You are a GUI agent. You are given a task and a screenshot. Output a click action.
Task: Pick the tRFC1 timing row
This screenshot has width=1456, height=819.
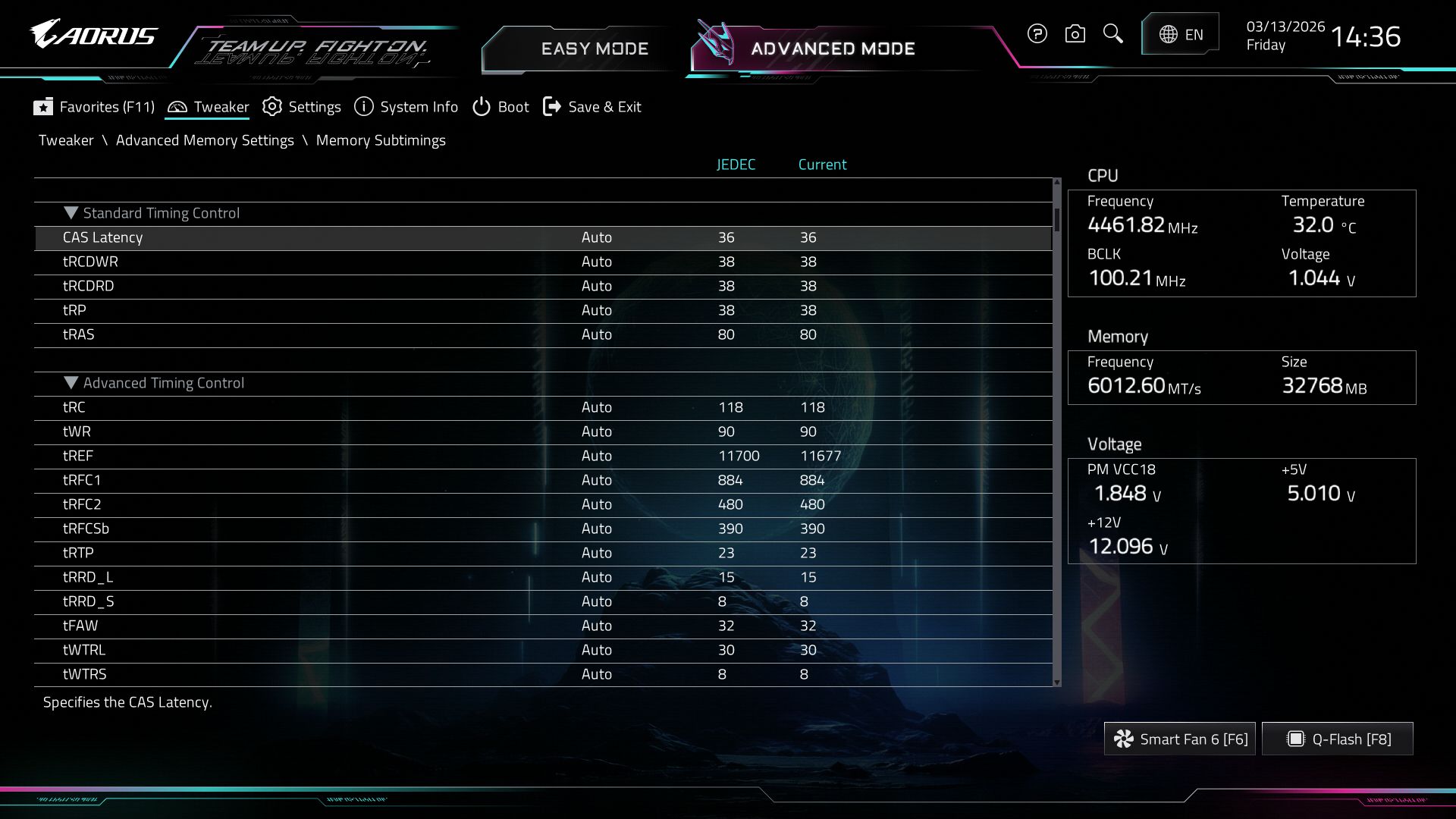point(82,480)
